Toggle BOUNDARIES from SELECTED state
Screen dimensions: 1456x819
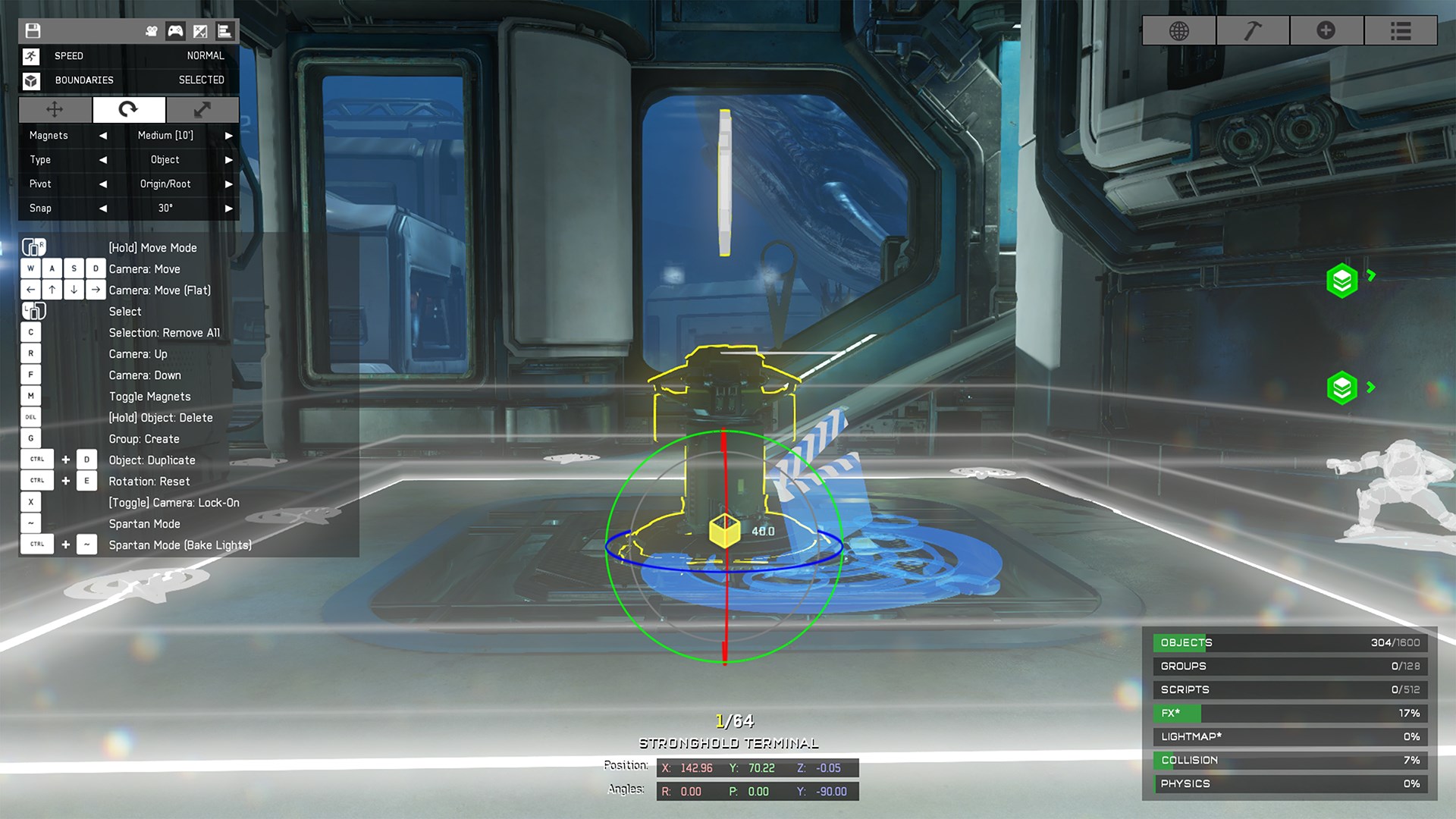click(202, 80)
